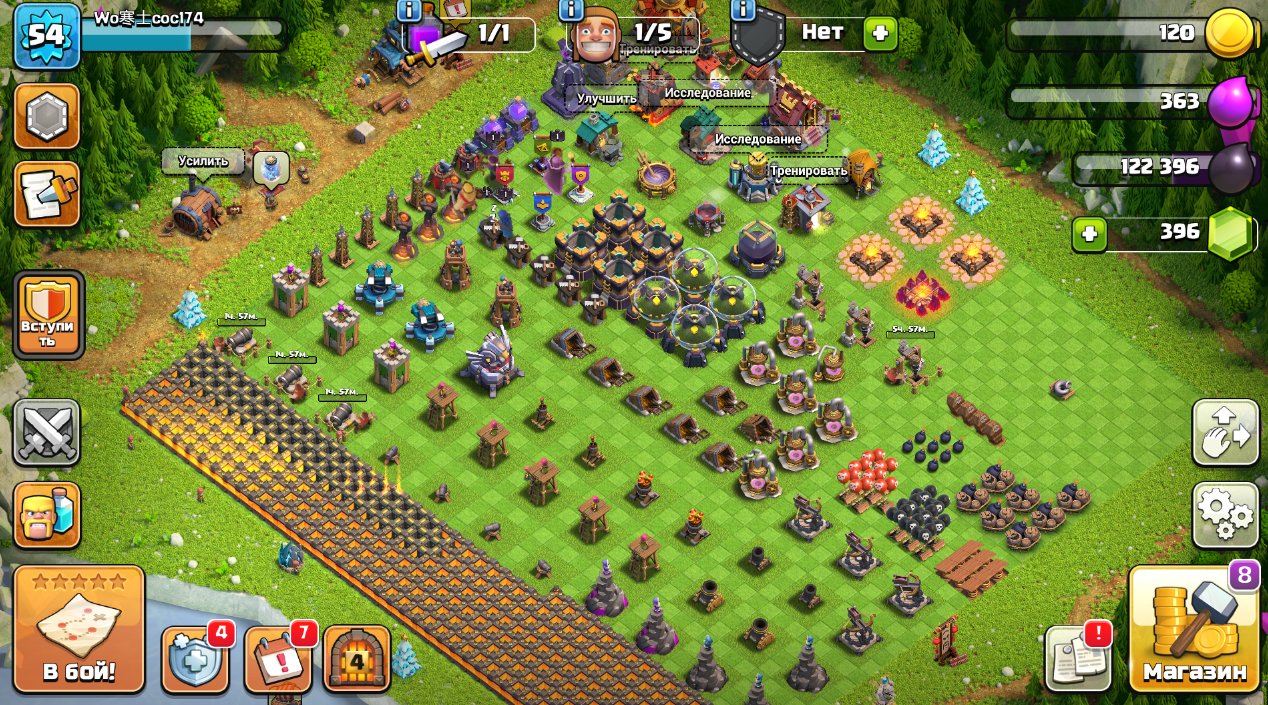The width and height of the screenshot is (1268, 705).
Task: Tap the Вступить clan button
Action: [x=49, y=315]
